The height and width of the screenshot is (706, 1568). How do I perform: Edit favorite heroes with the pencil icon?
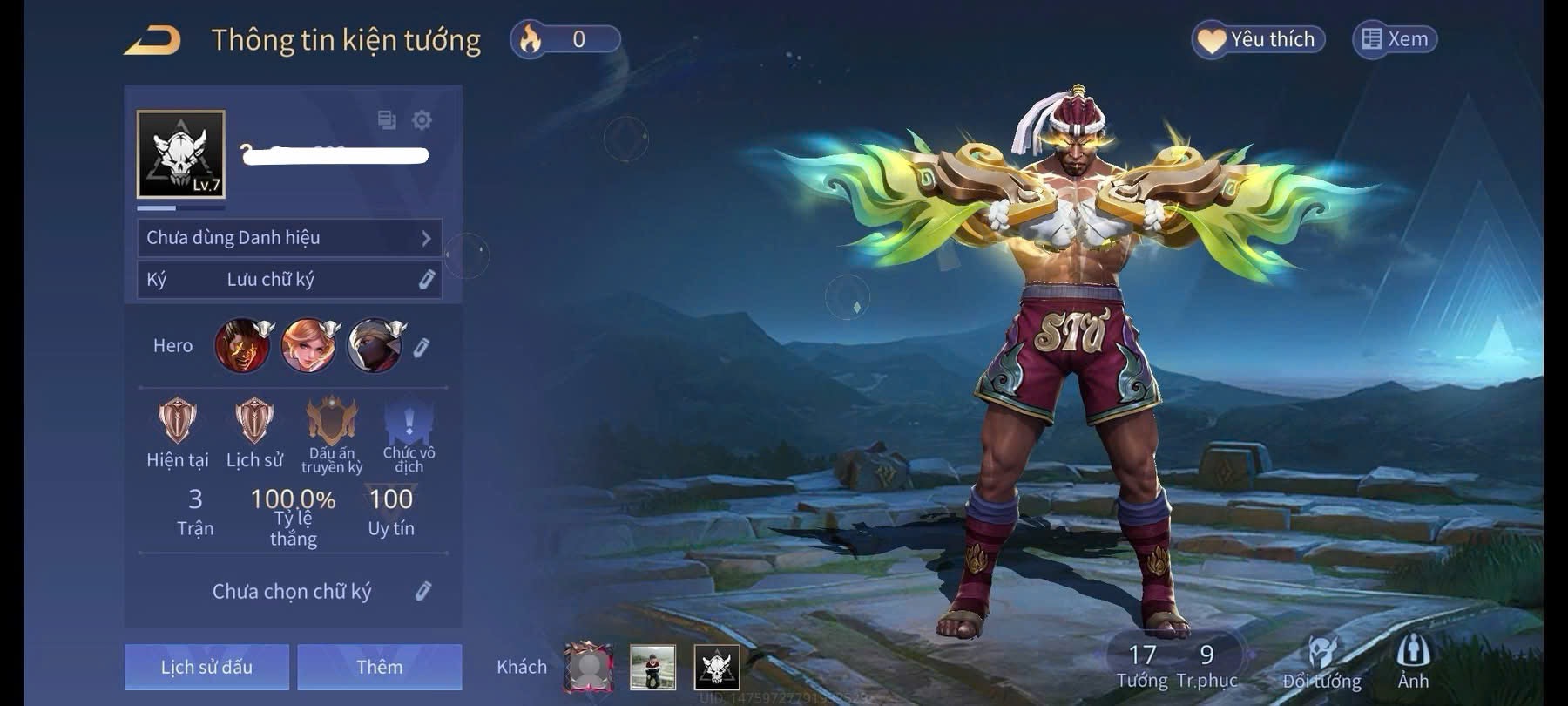(422, 348)
